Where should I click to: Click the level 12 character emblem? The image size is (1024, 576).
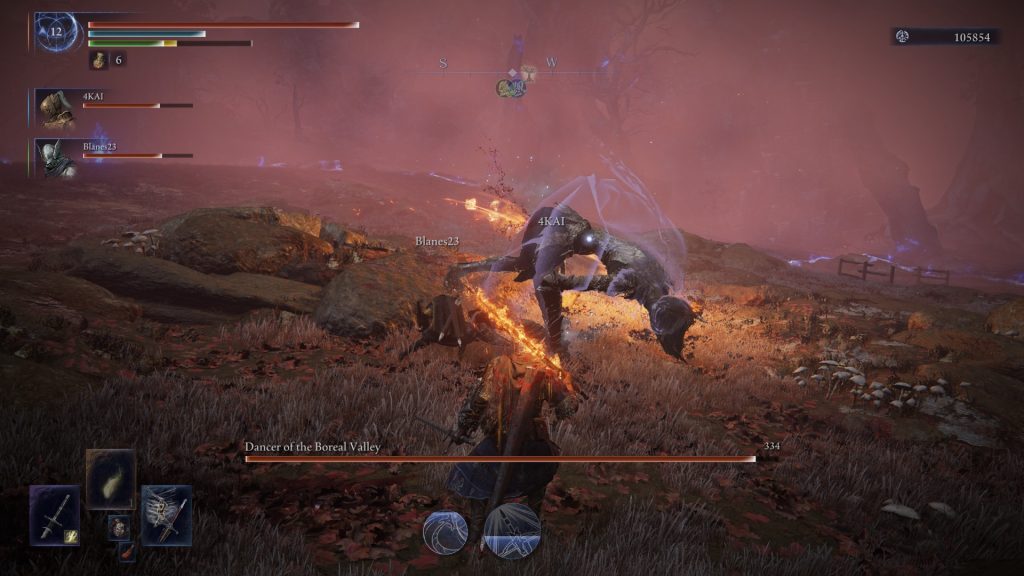point(57,31)
